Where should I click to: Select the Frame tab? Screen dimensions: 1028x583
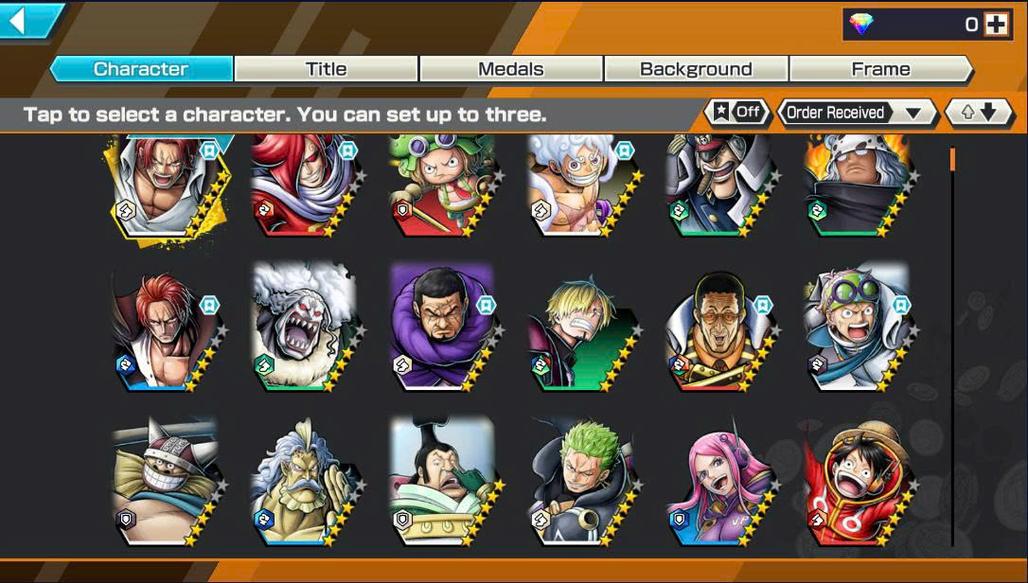point(880,69)
